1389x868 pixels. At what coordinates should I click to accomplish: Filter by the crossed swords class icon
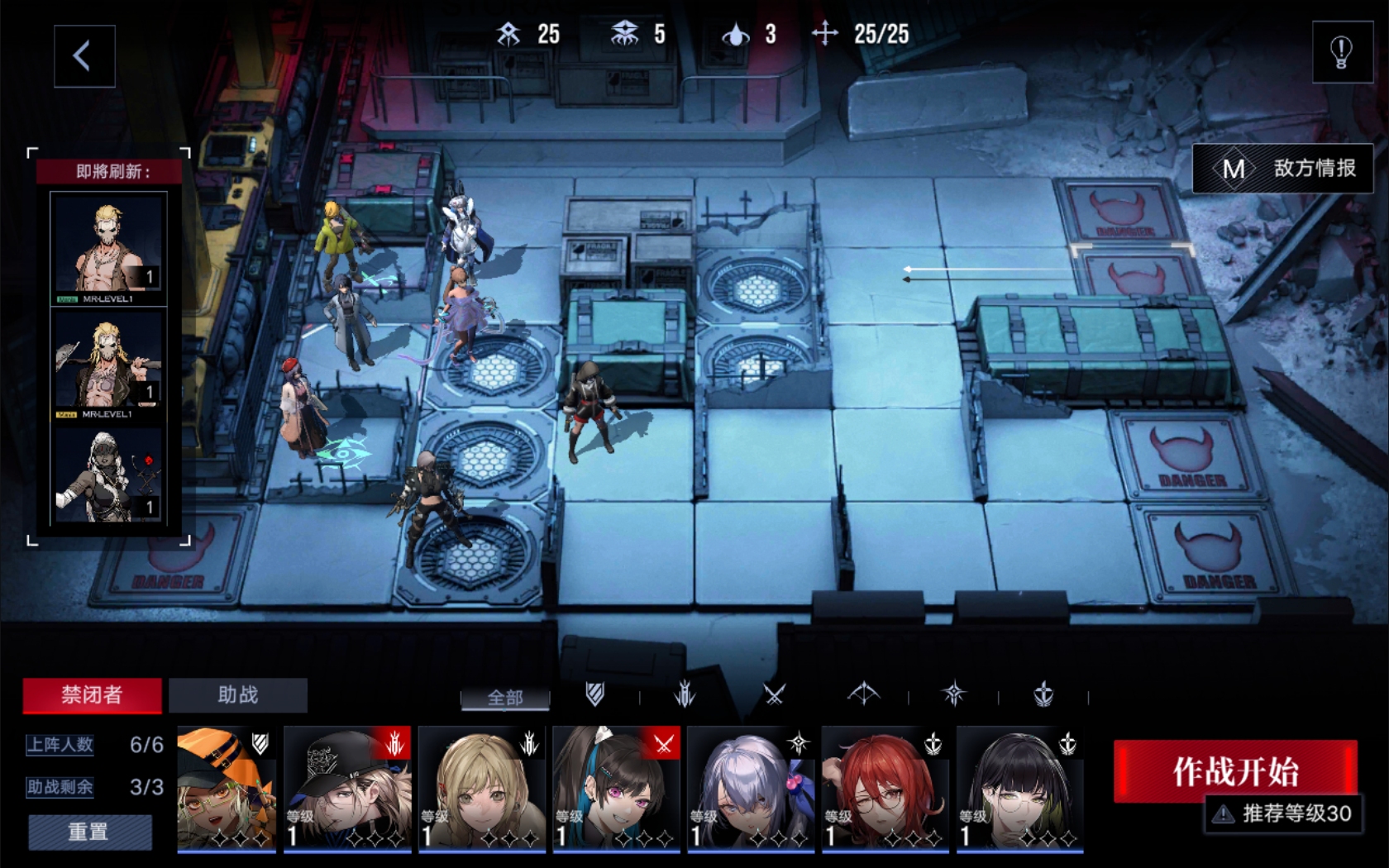(774, 694)
